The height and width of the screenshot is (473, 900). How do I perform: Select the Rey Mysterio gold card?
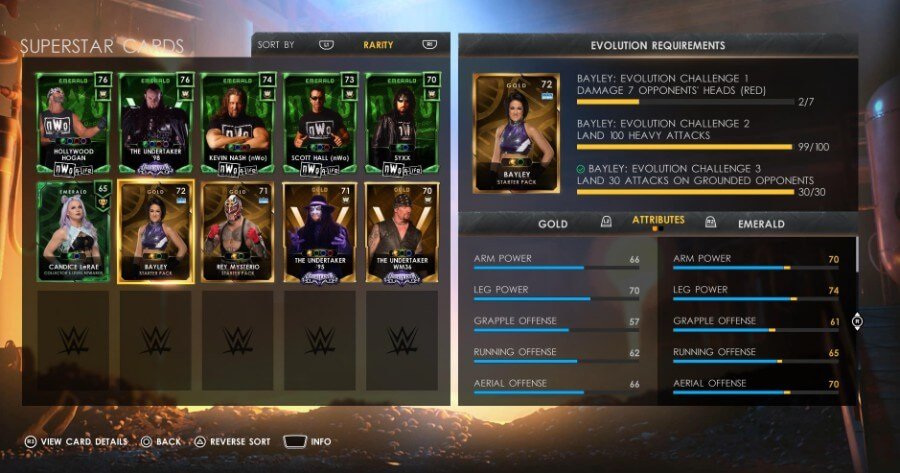pos(237,231)
